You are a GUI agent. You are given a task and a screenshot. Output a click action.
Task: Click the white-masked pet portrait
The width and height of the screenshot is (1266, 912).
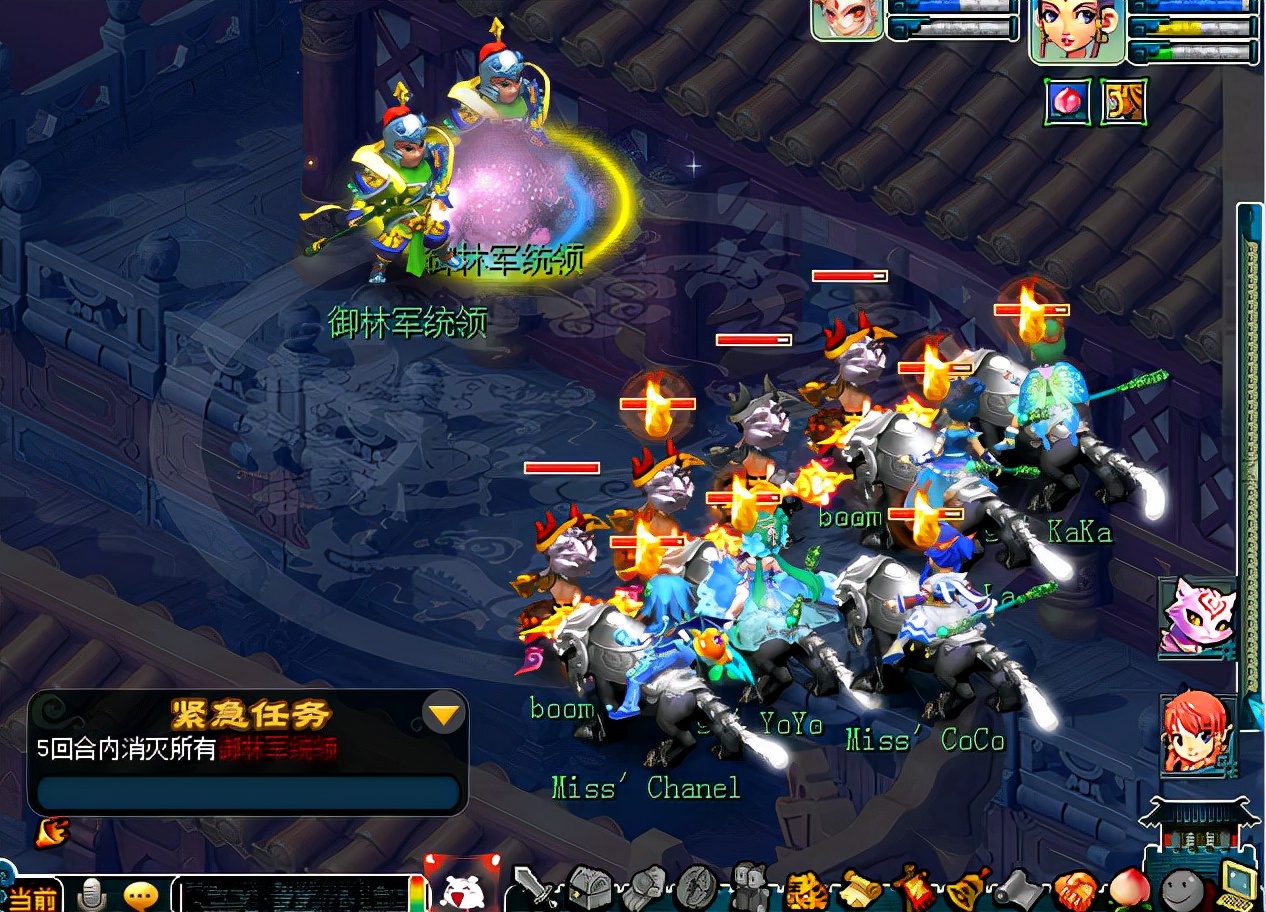(x=847, y=19)
